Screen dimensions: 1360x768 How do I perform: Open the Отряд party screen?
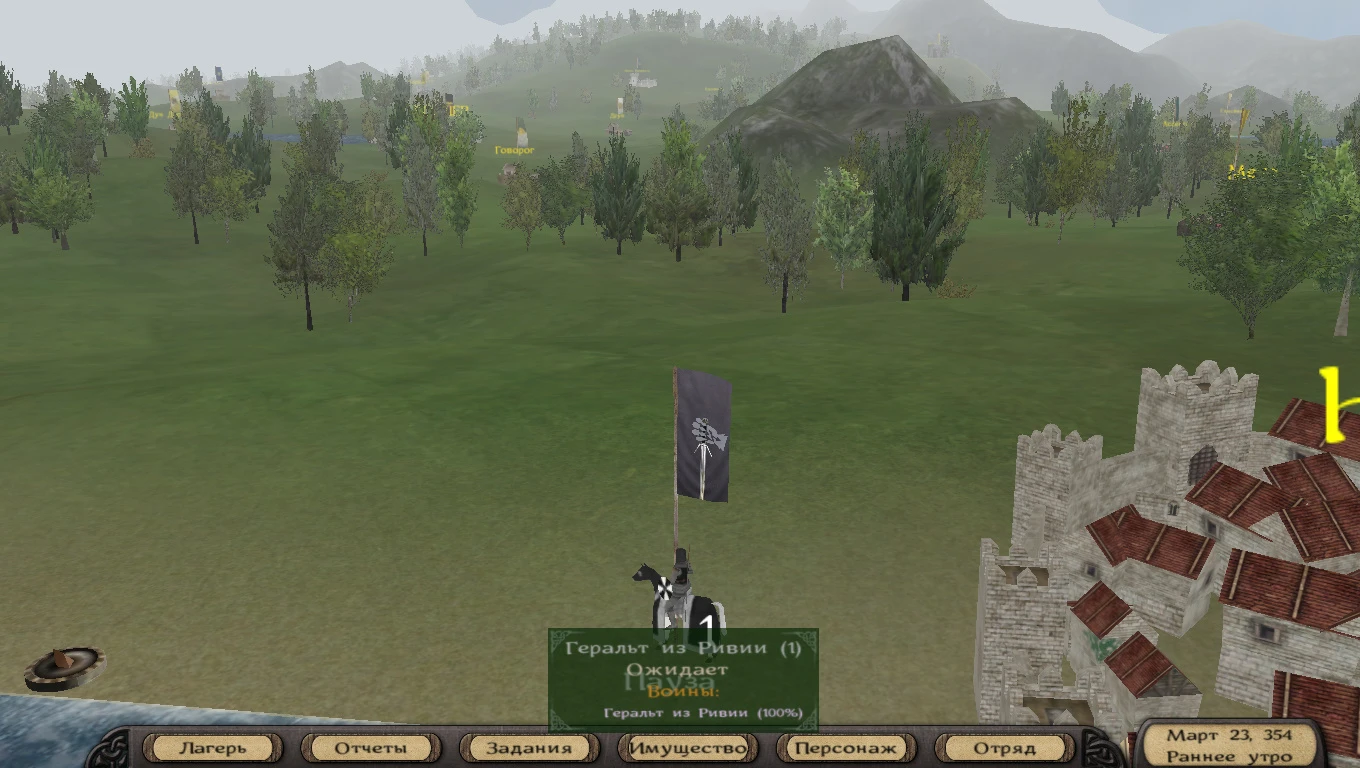tap(1005, 747)
